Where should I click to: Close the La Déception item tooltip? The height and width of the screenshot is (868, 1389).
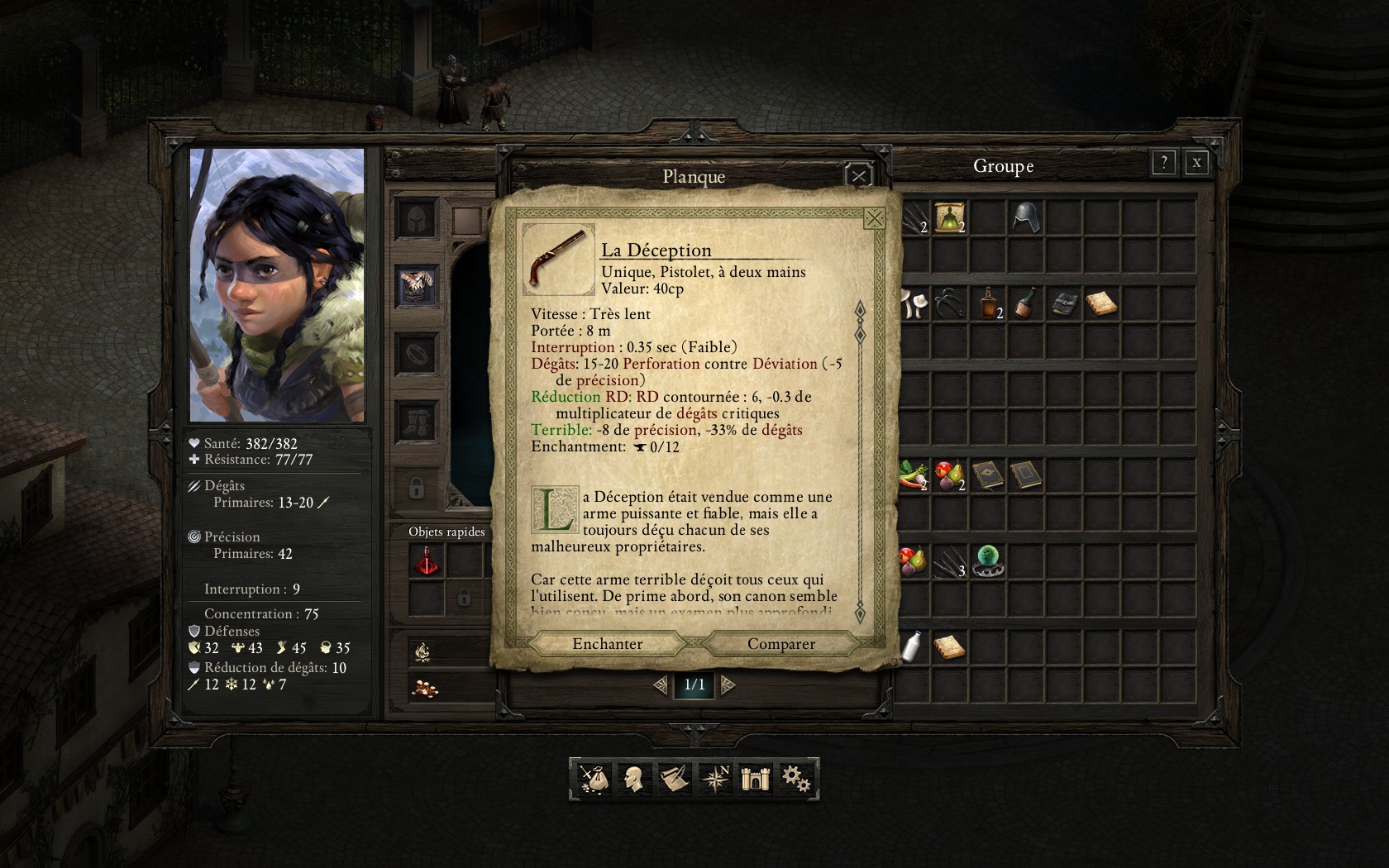pos(873,218)
